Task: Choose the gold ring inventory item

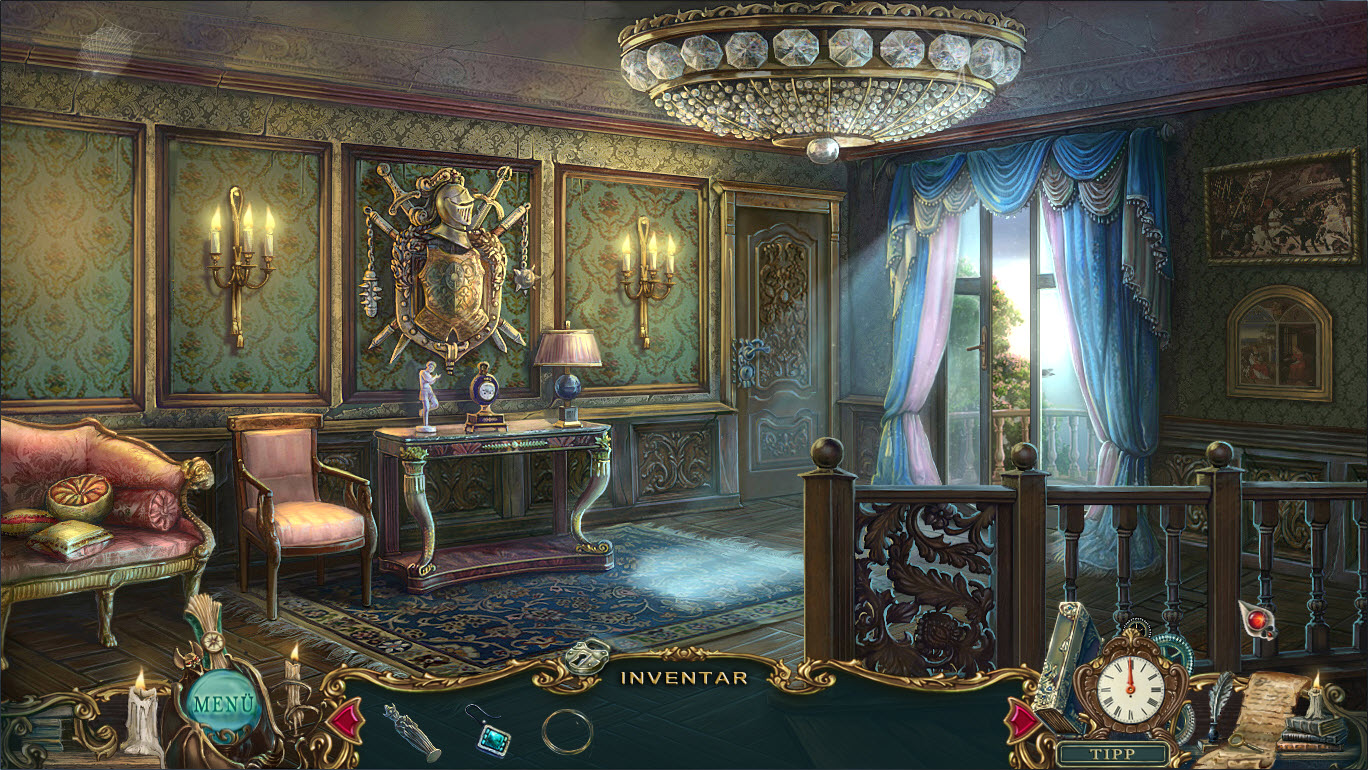Action: [567, 731]
